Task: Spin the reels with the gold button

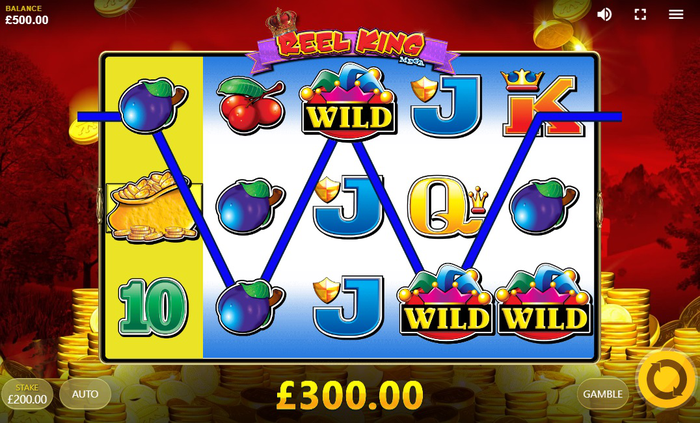Action: pyautogui.click(x=665, y=380)
